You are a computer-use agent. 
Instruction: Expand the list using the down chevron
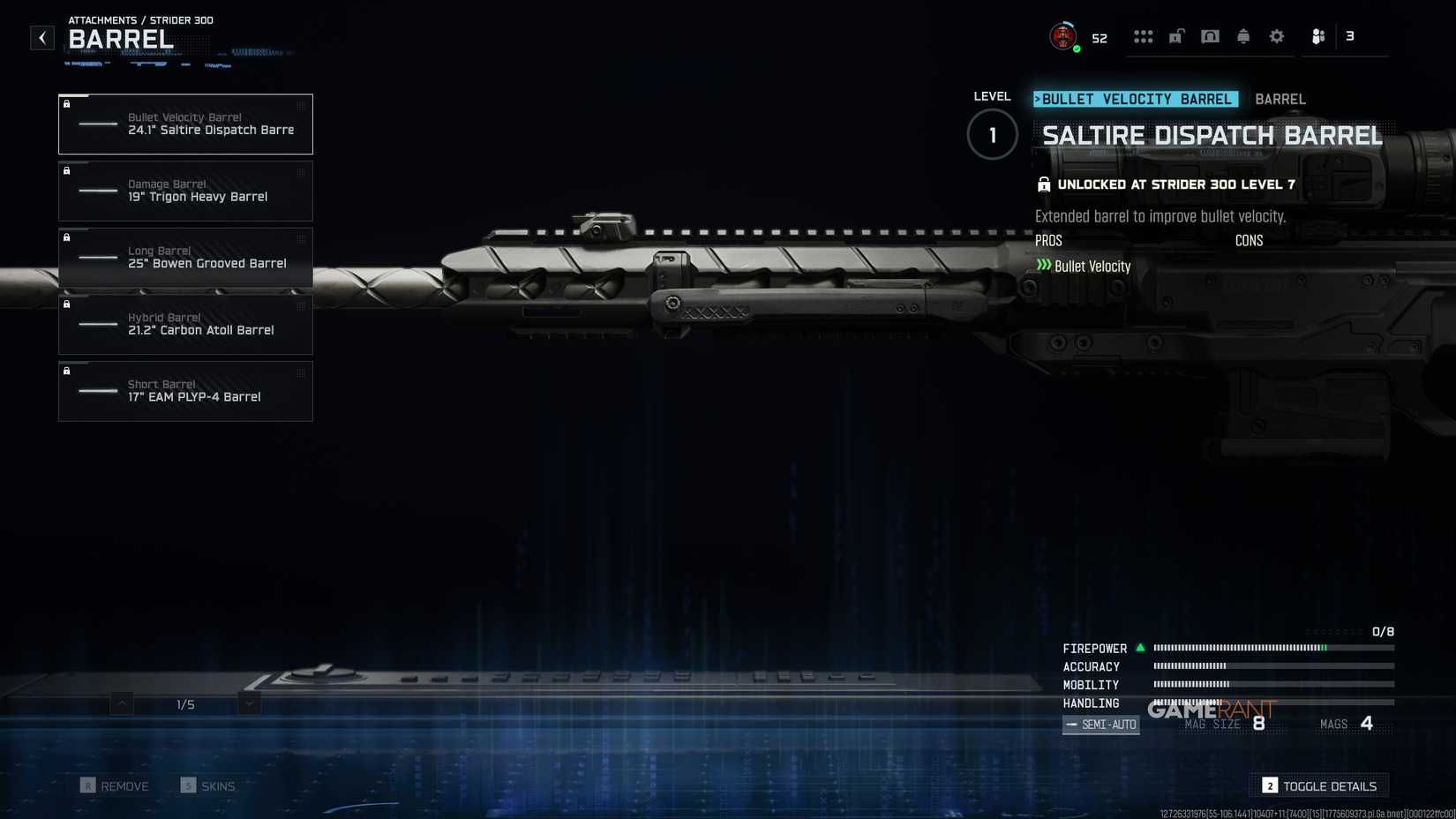(x=248, y=704)
